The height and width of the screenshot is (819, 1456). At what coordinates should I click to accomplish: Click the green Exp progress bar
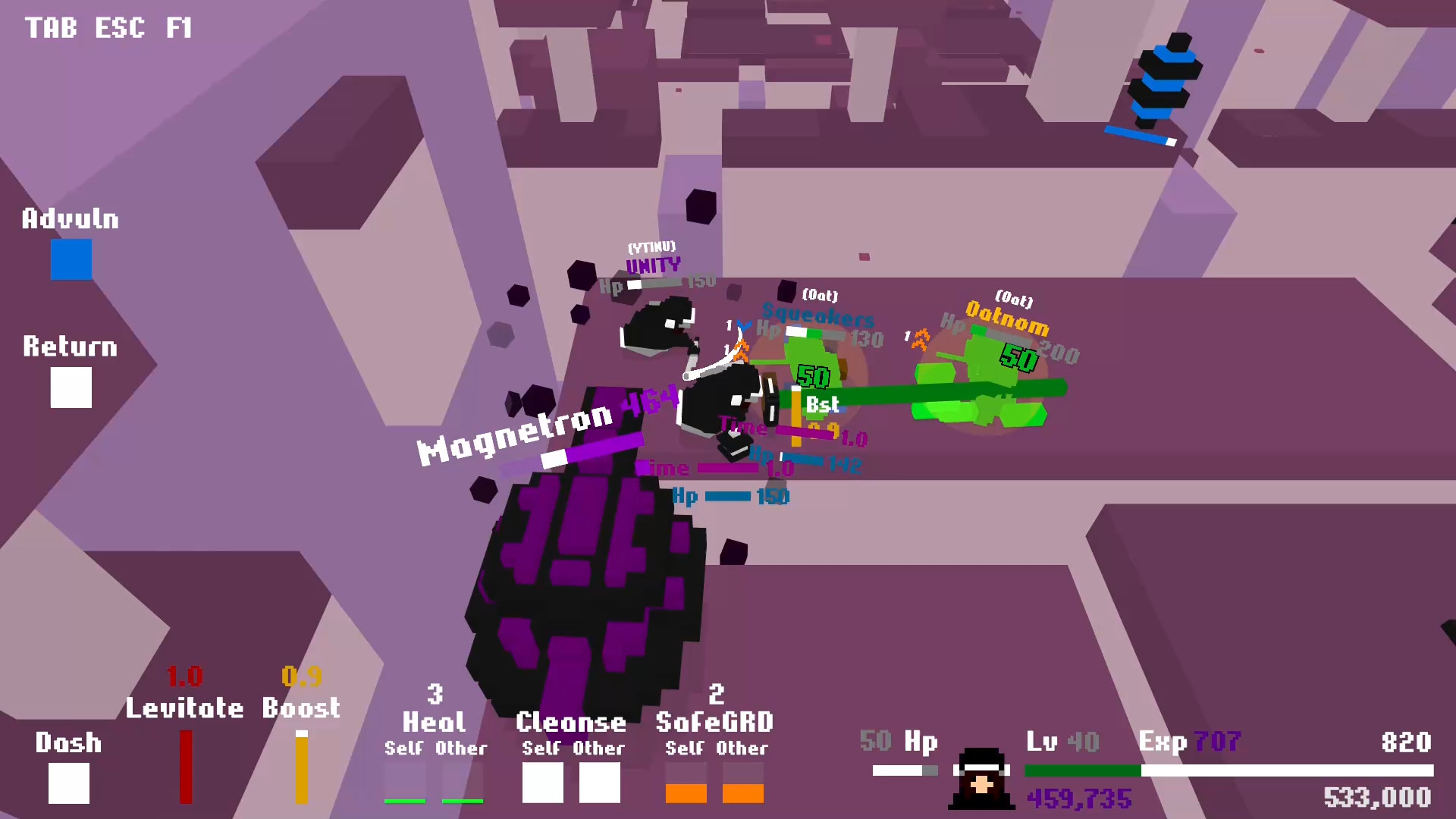[x=1084, y=770]
